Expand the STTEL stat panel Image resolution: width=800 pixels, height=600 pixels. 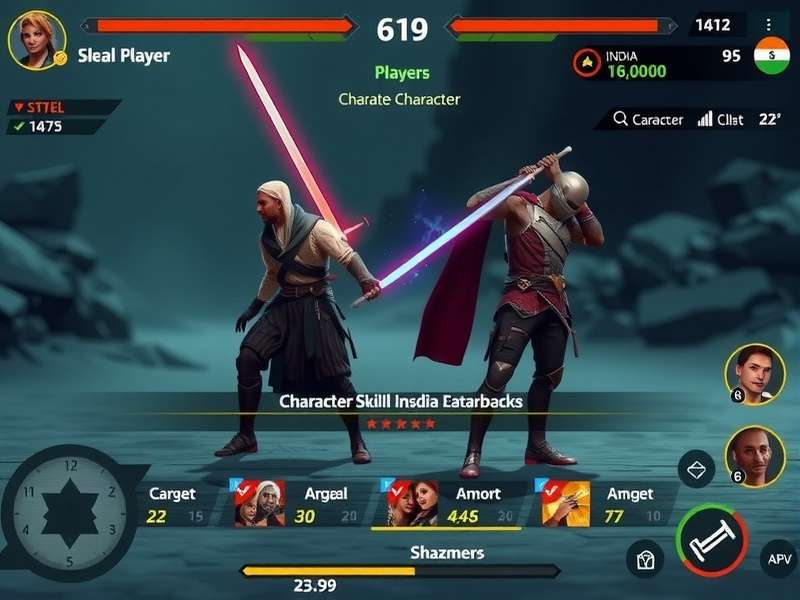tap(62, 107)
